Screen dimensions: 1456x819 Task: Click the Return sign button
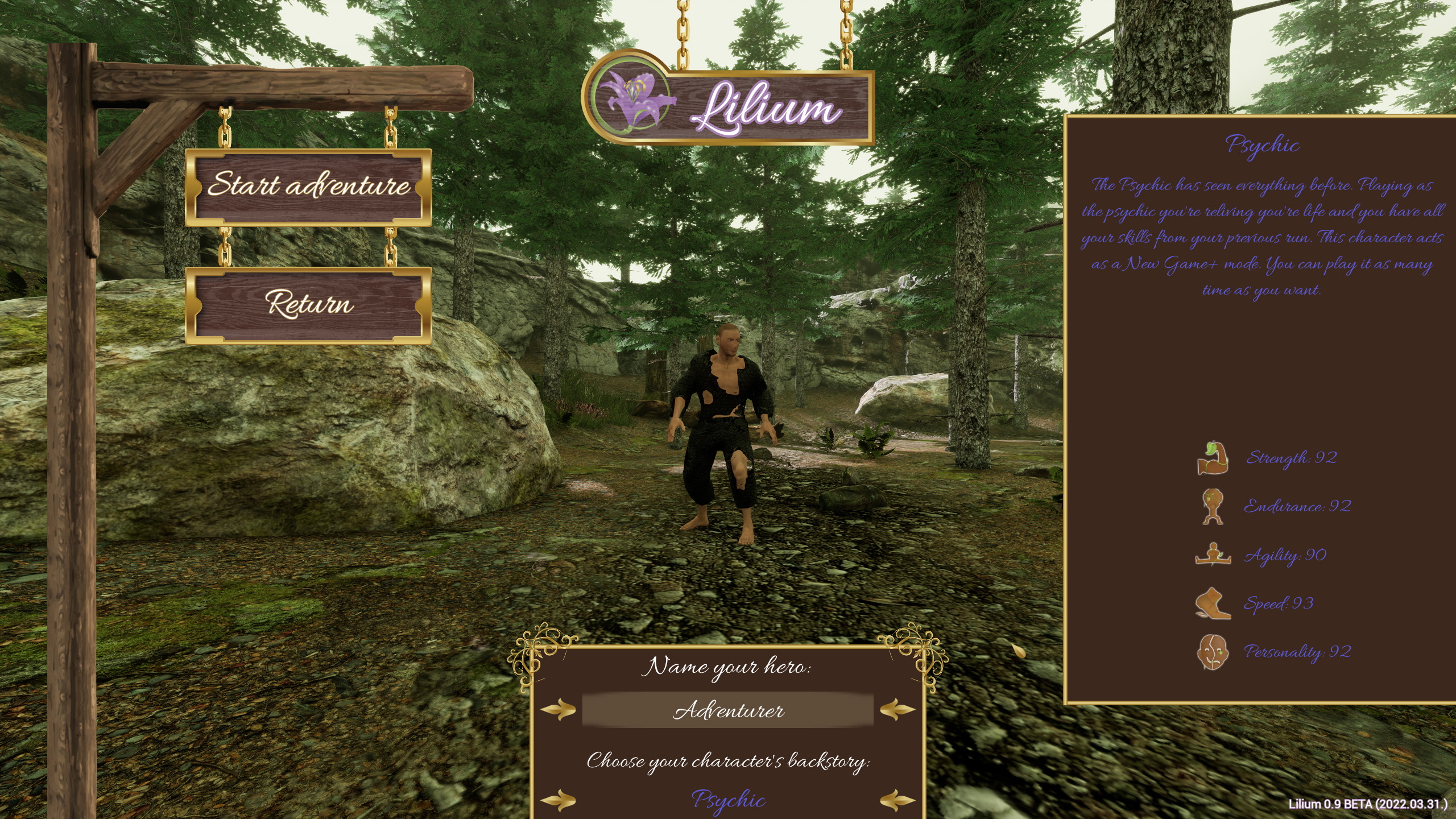tap(308, 305)
